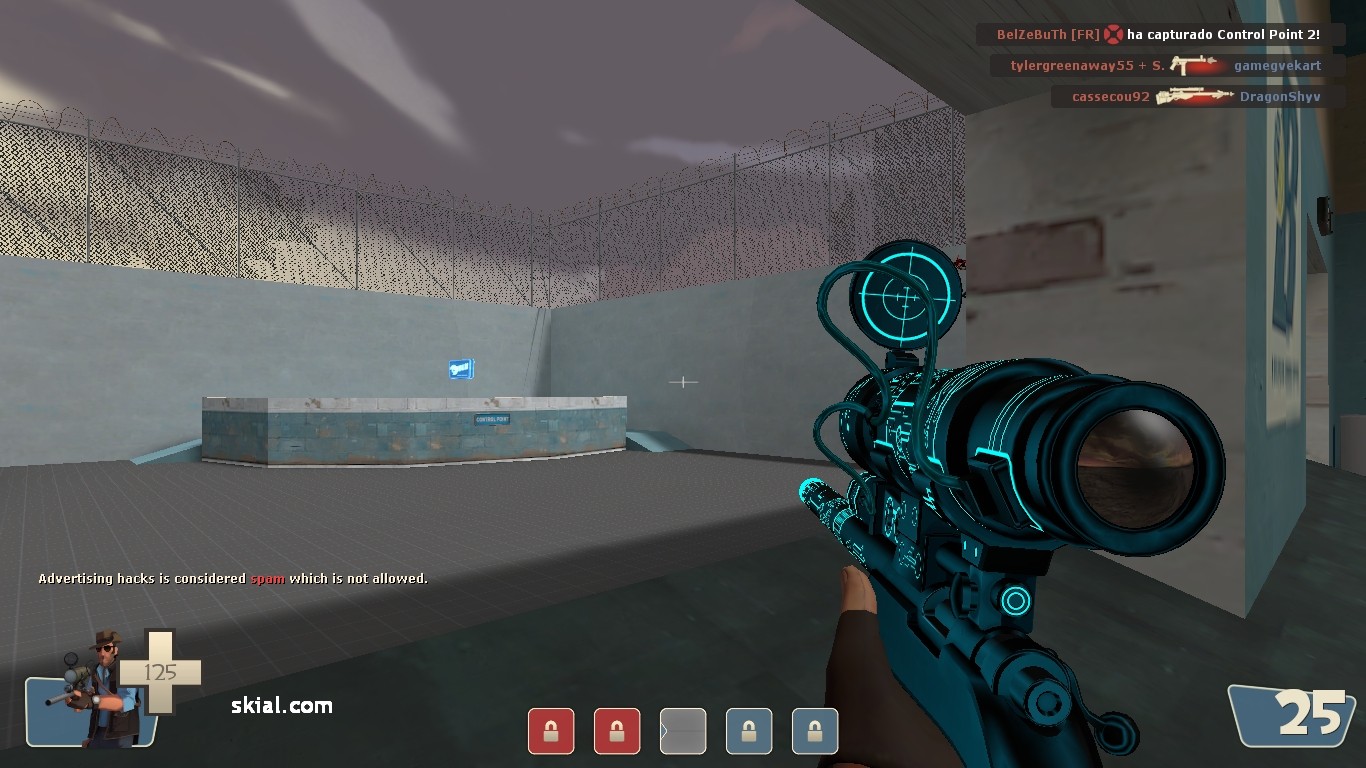Click the teal scope crosshair on the rifle
This screenshot has width=1366, height=768.
pyautogui.click(x=908, y=296)
